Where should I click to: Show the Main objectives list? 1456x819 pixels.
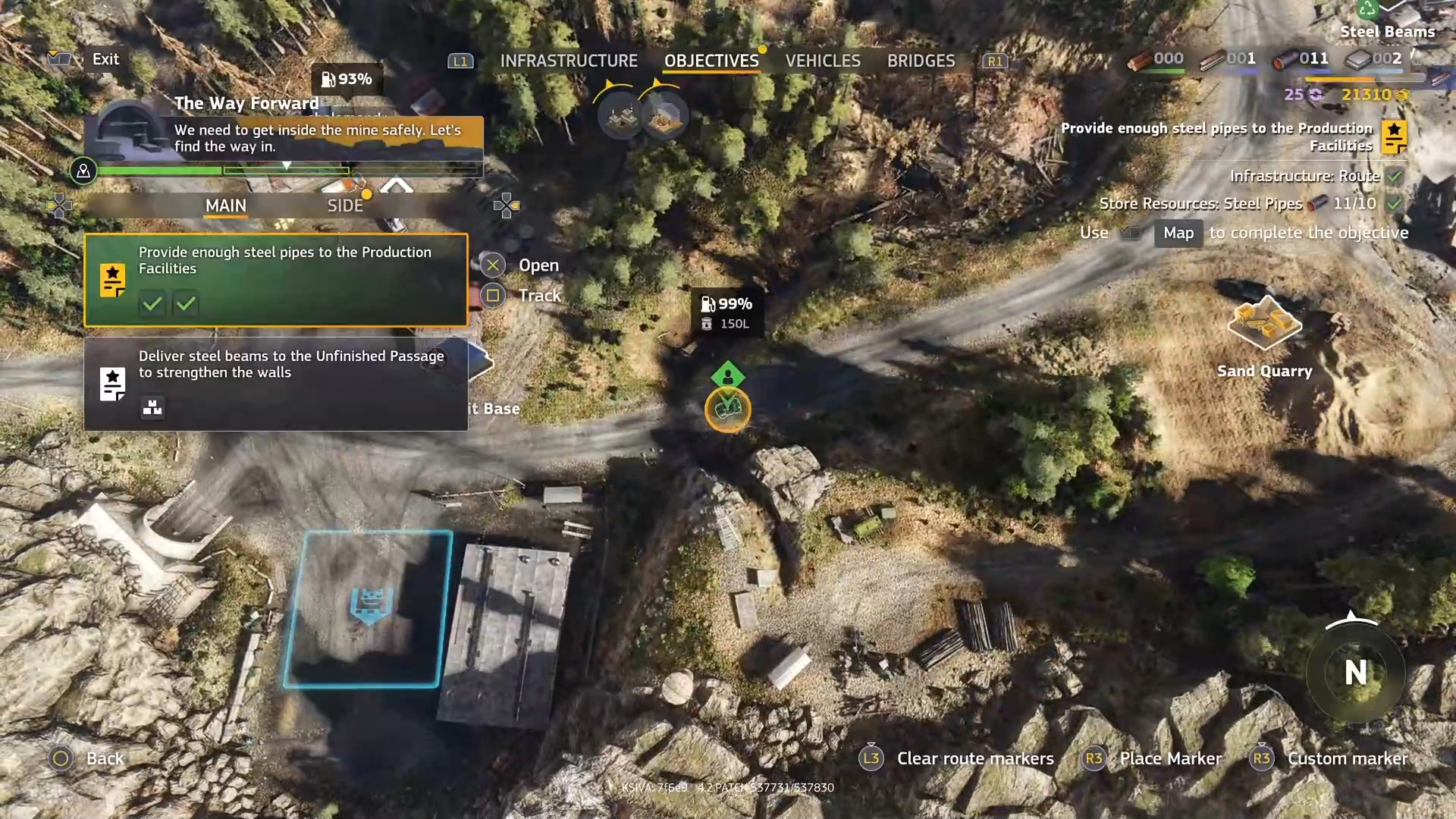(226, 206)
